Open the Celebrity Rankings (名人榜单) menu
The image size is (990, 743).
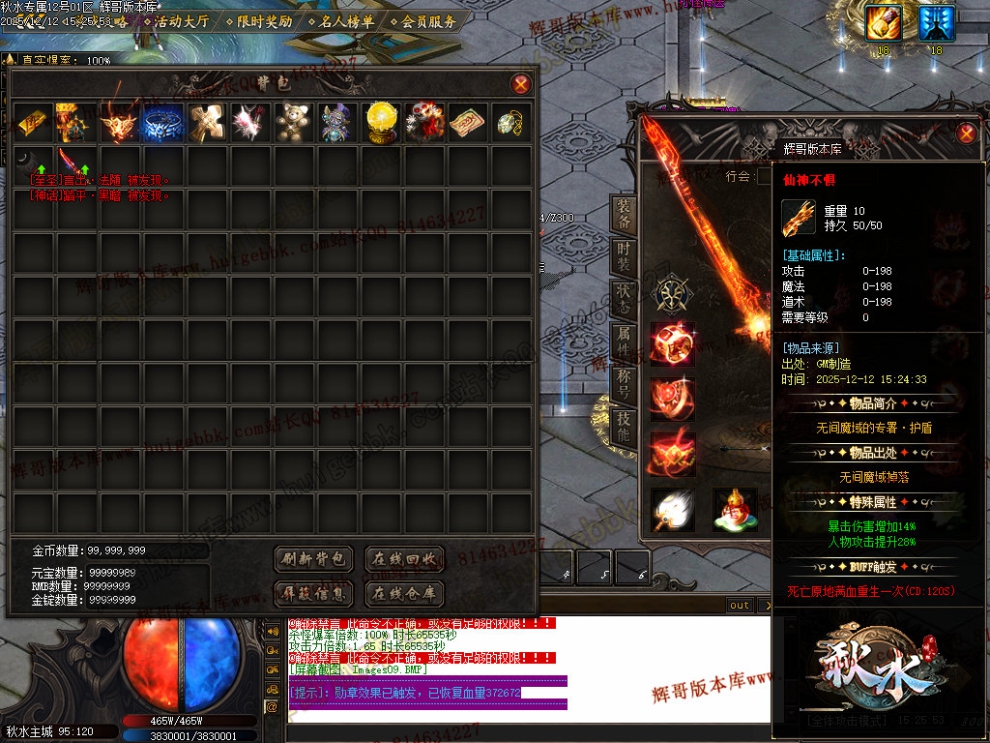click(x=342, y=20)
